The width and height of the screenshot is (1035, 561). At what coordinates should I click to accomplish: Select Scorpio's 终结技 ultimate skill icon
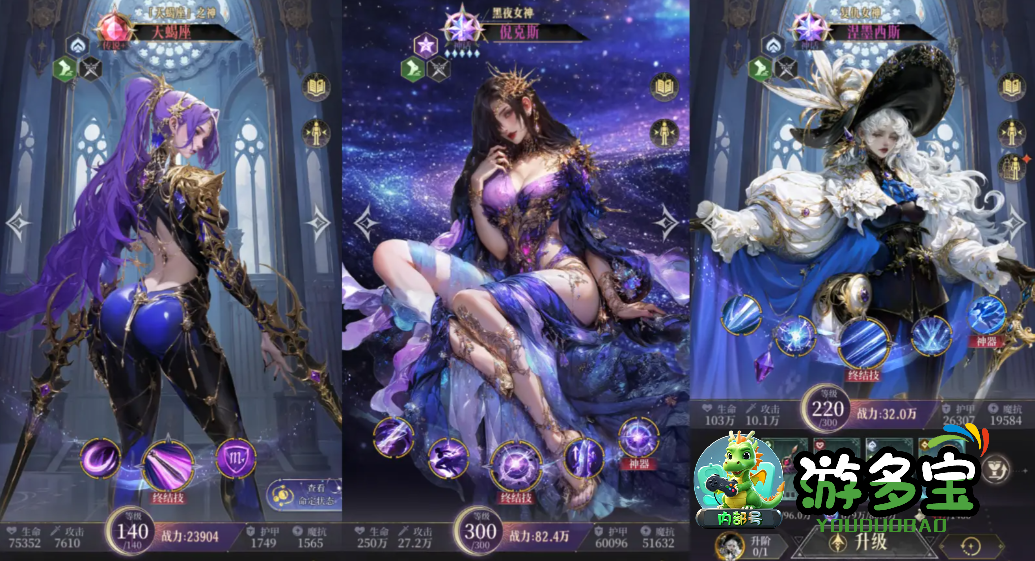coord(168,465)
